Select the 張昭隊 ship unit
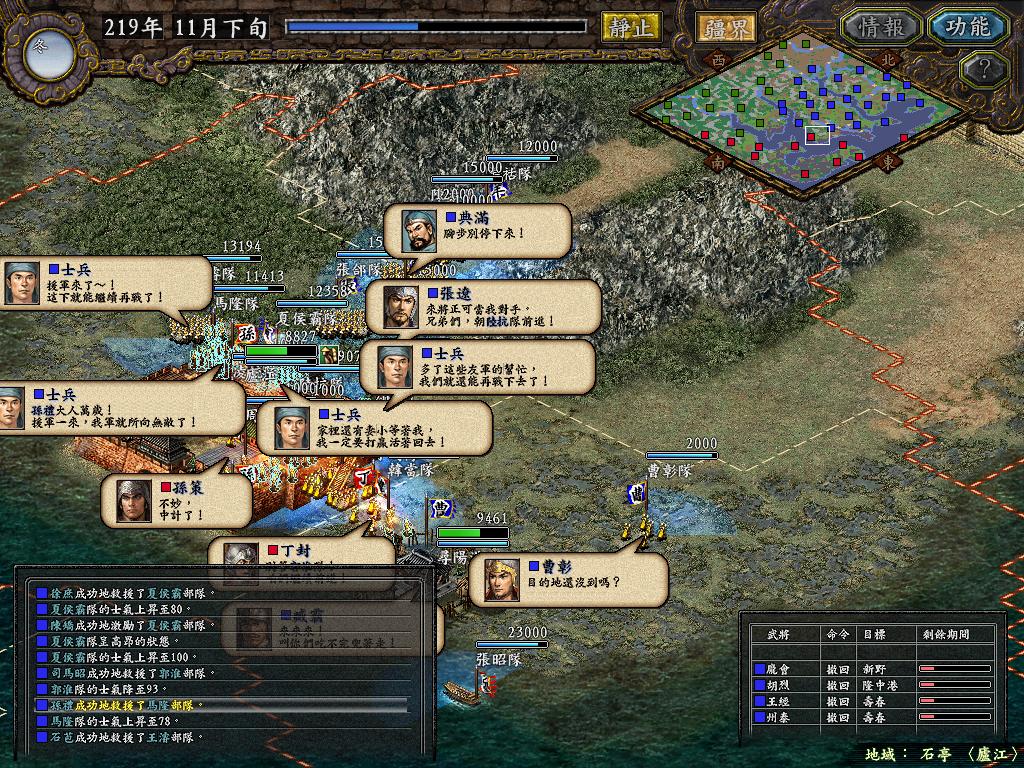Image resolution: width=1024 pixels, height=768 pixels. (470, 688)
